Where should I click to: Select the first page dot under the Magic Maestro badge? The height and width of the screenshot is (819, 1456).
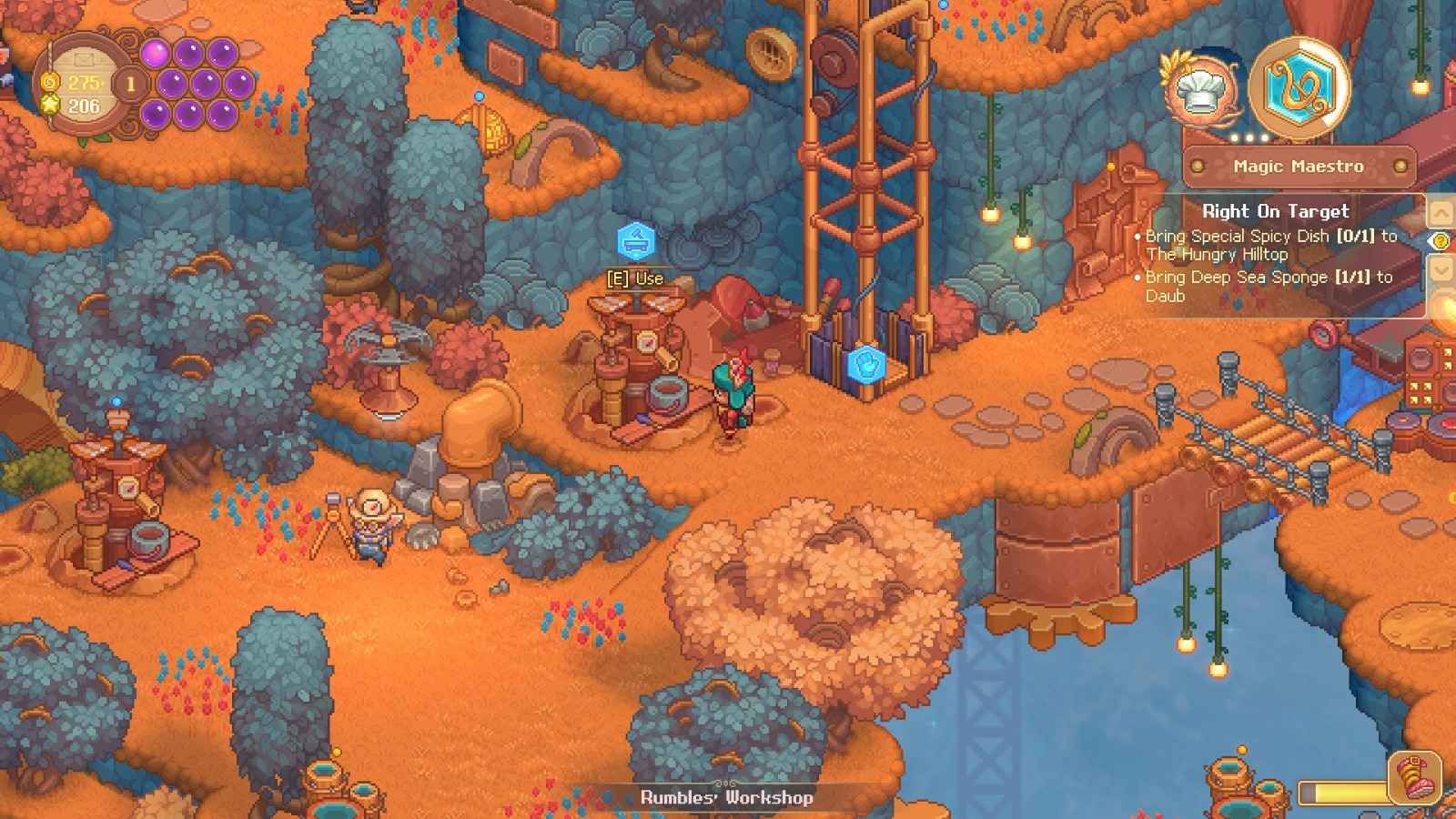tap(1234, 136)
